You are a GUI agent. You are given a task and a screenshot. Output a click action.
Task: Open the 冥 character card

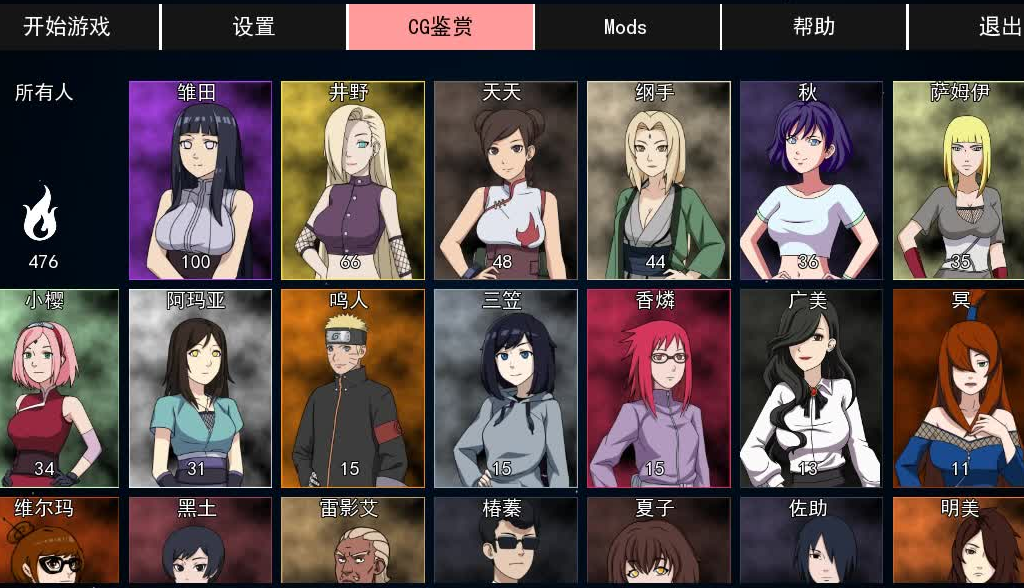point(958,388)
